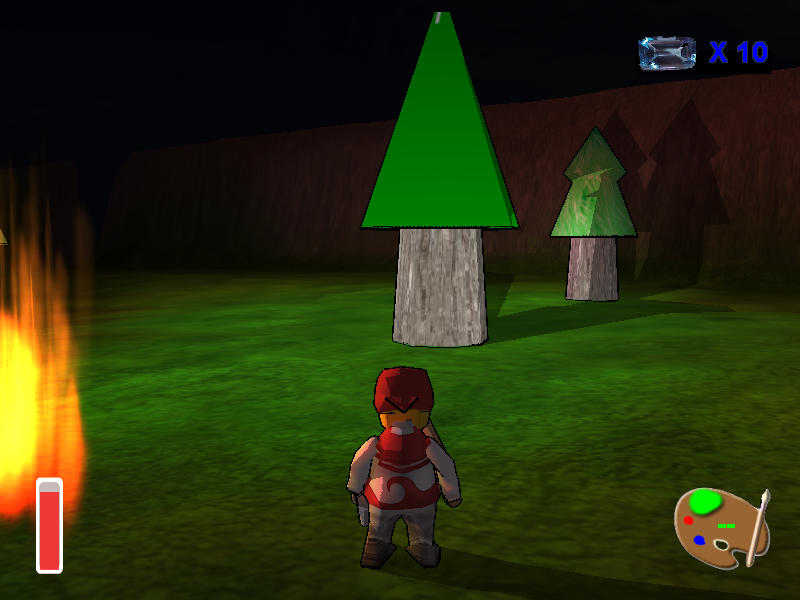Choose the red paint dot on the palette
Image resolution: width=800 pixels, height=600 pixels.
pos(689,520)
